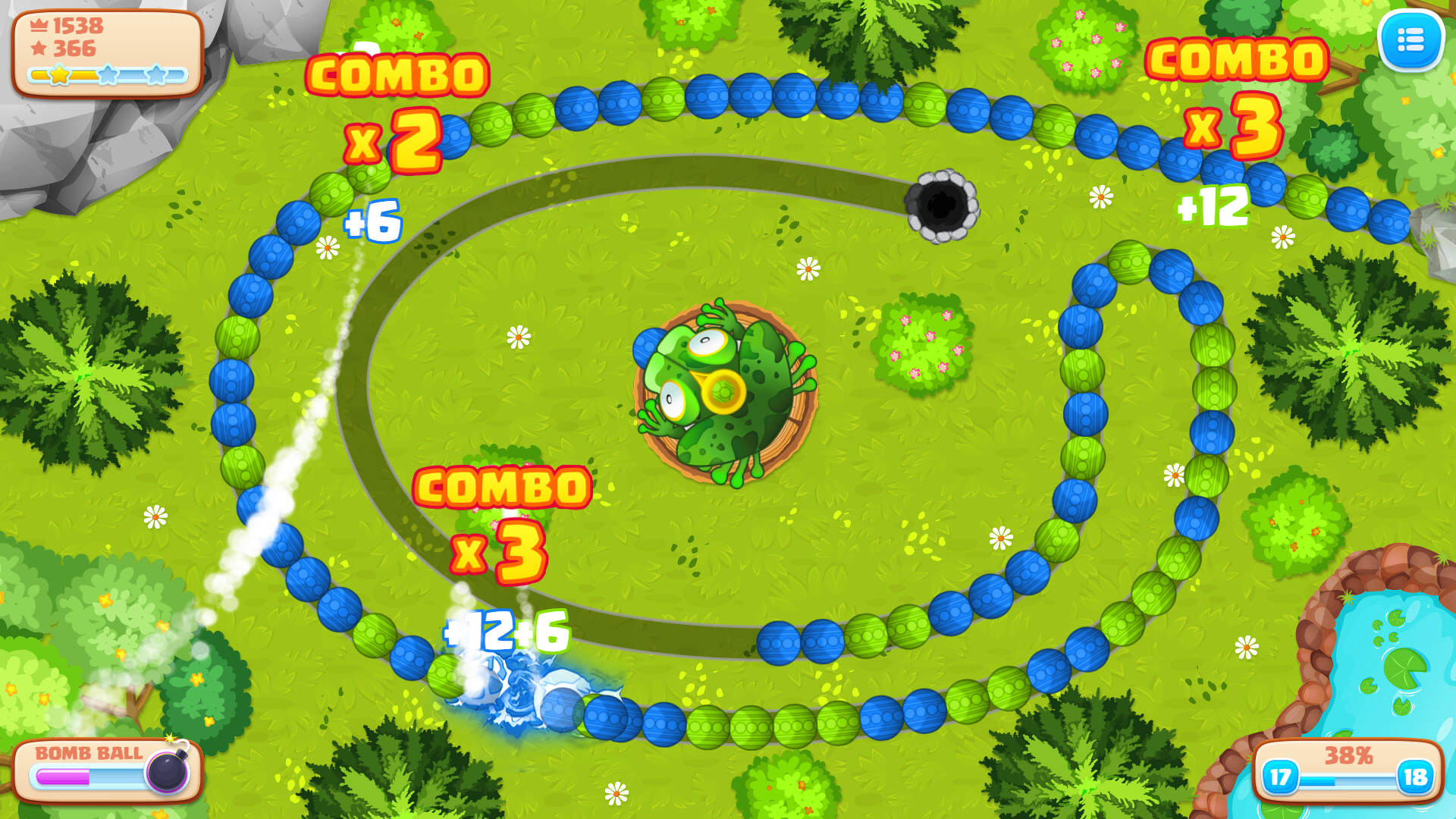
Task: Click the second unearned blue star
Action: point(109,74)
